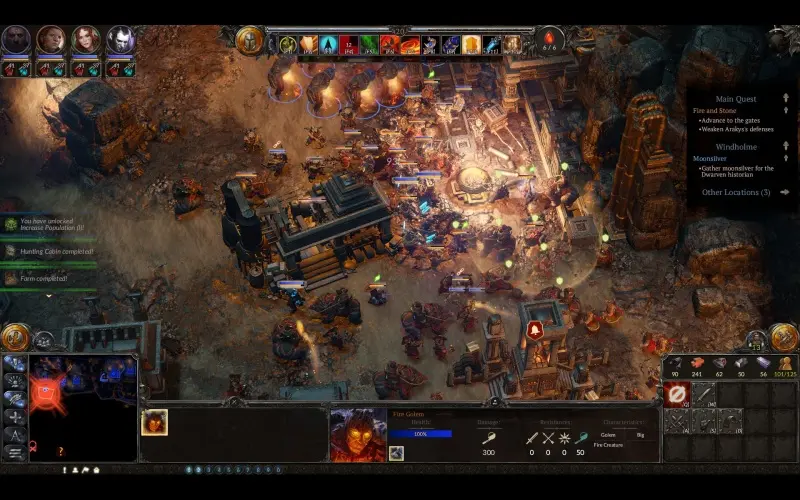Click the red ability icon in top bar
800x500 pixels.
pos(347,44)
